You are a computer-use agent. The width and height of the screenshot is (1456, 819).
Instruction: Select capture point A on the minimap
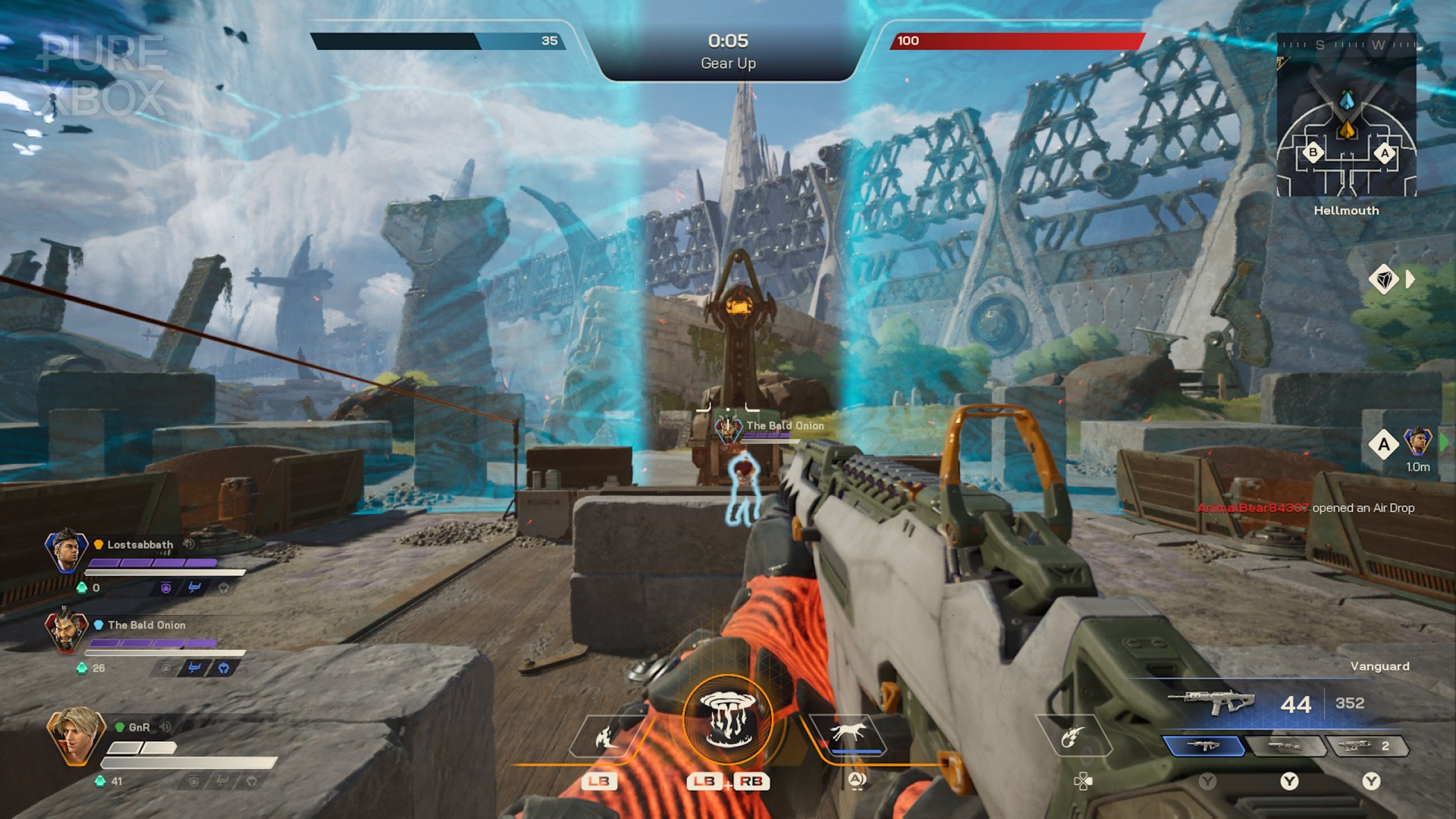(1385, 153)
